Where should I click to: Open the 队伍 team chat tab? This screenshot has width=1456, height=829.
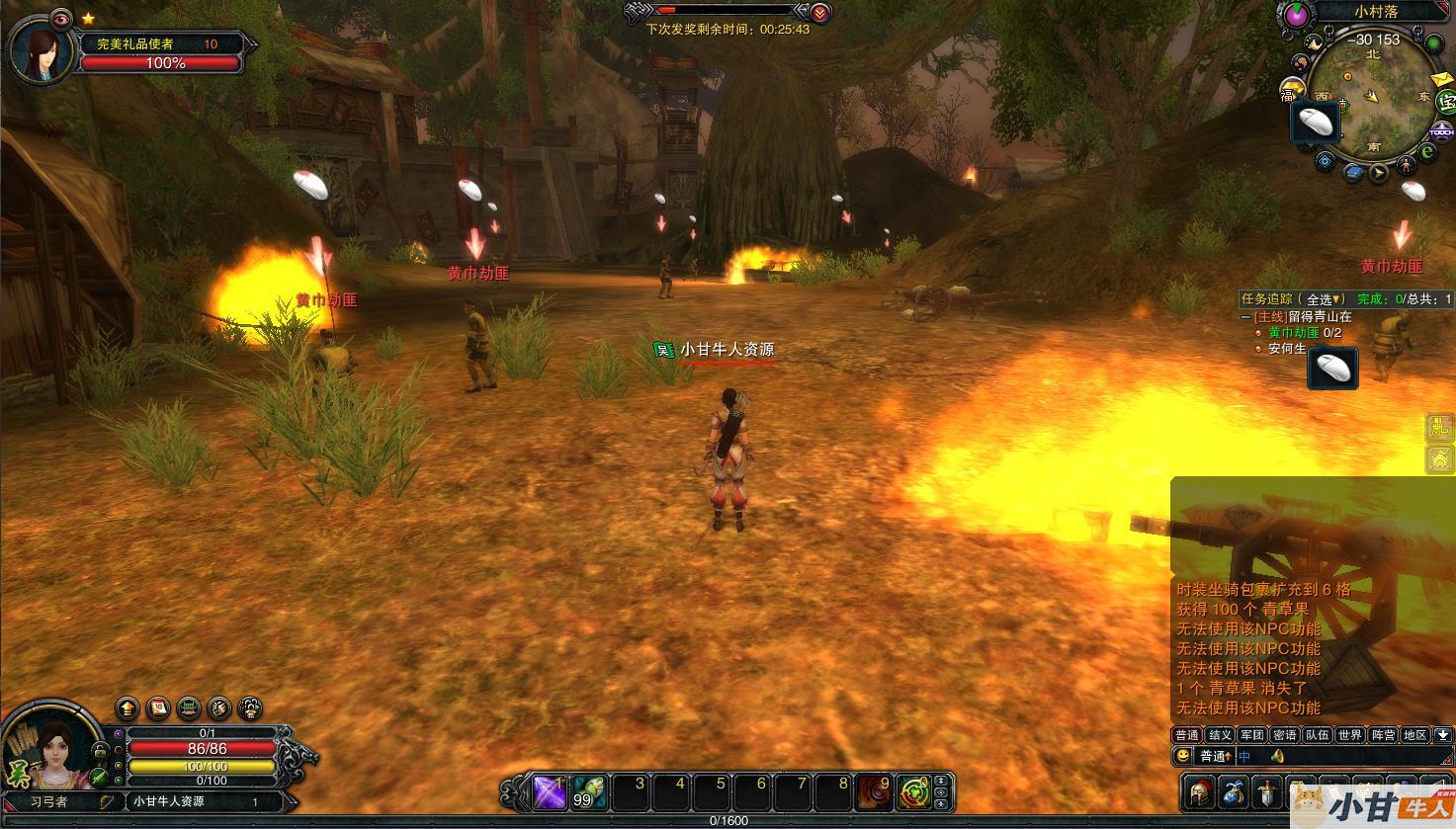point(1317,735)
